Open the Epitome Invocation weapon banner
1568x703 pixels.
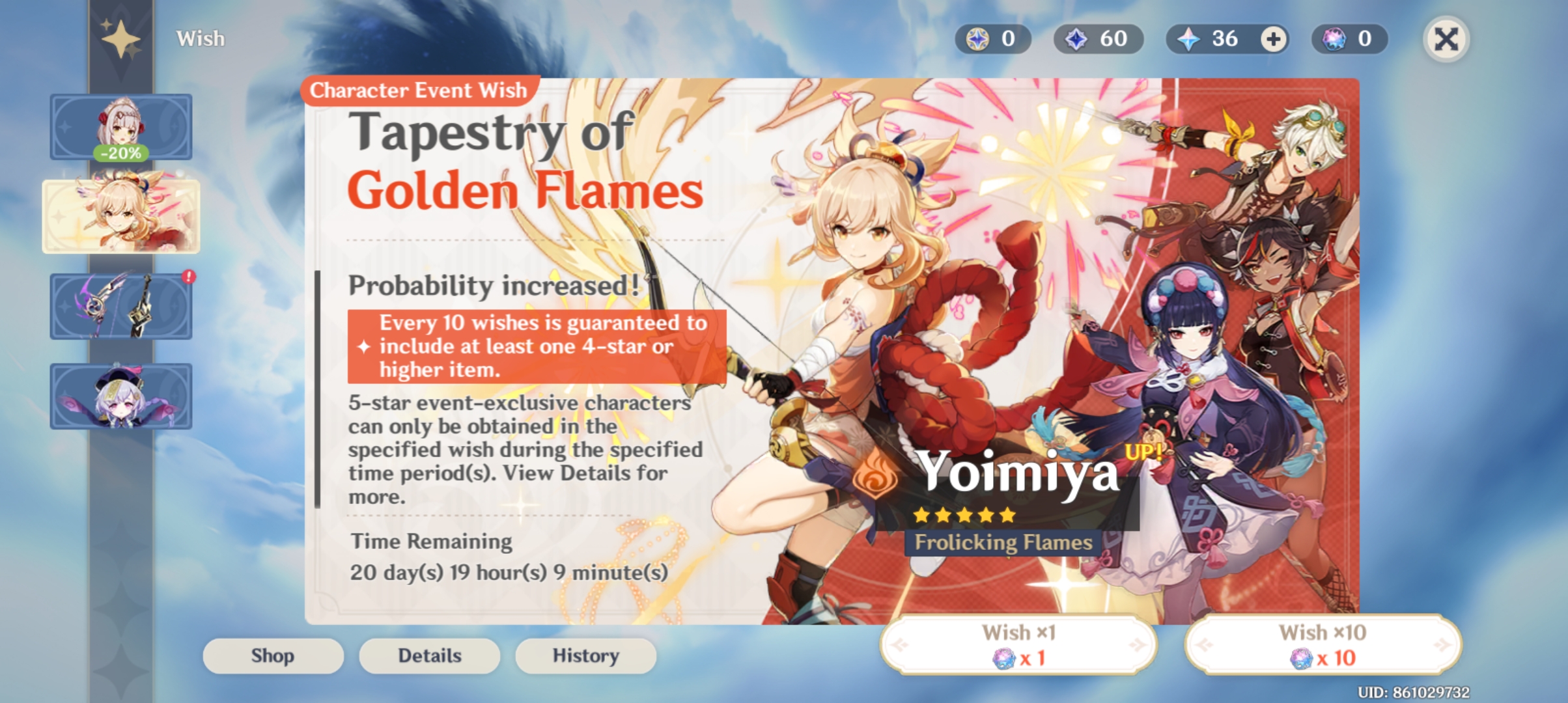120,306
